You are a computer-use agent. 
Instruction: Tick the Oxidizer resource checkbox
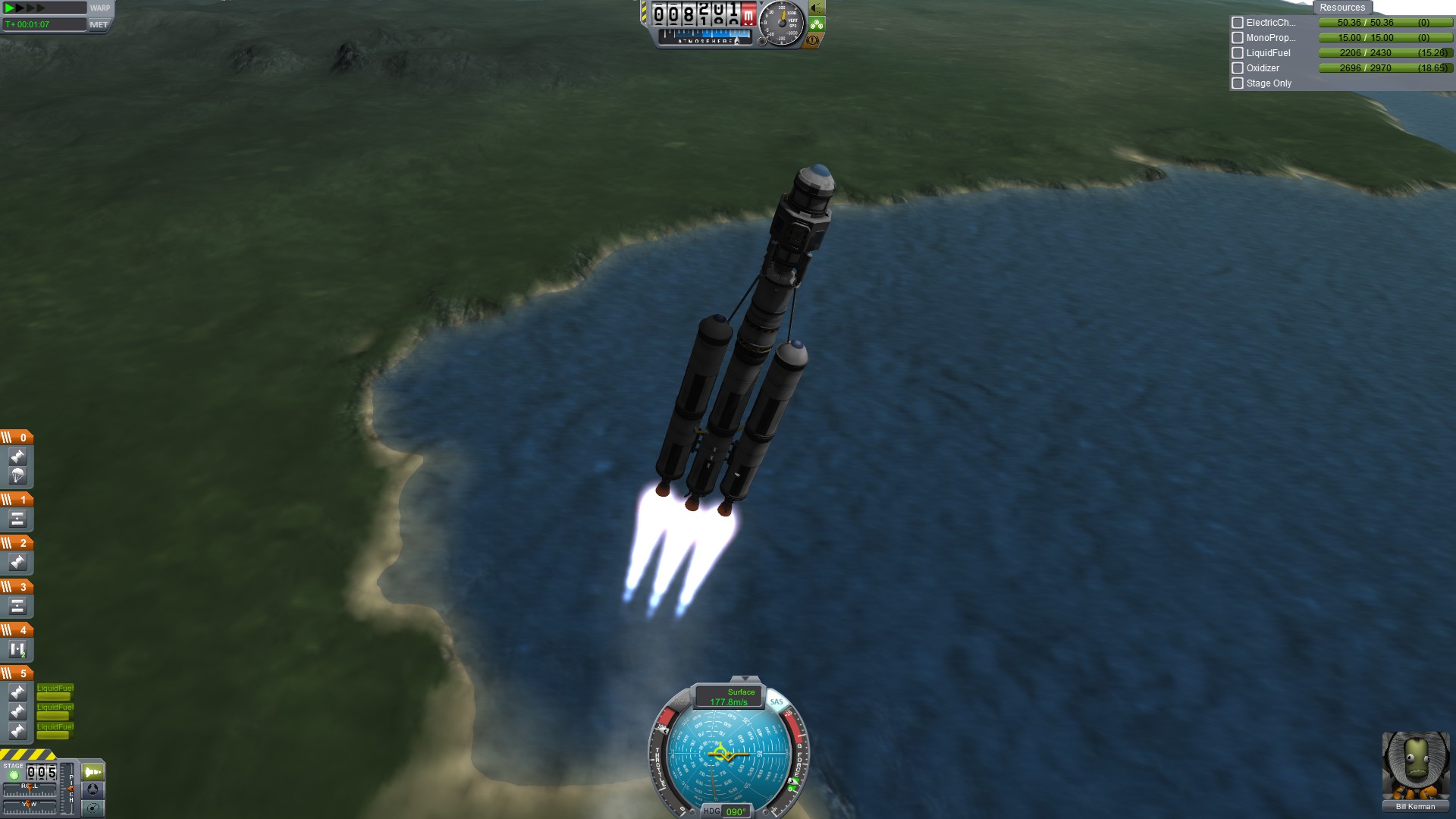tap(1238, 68)
